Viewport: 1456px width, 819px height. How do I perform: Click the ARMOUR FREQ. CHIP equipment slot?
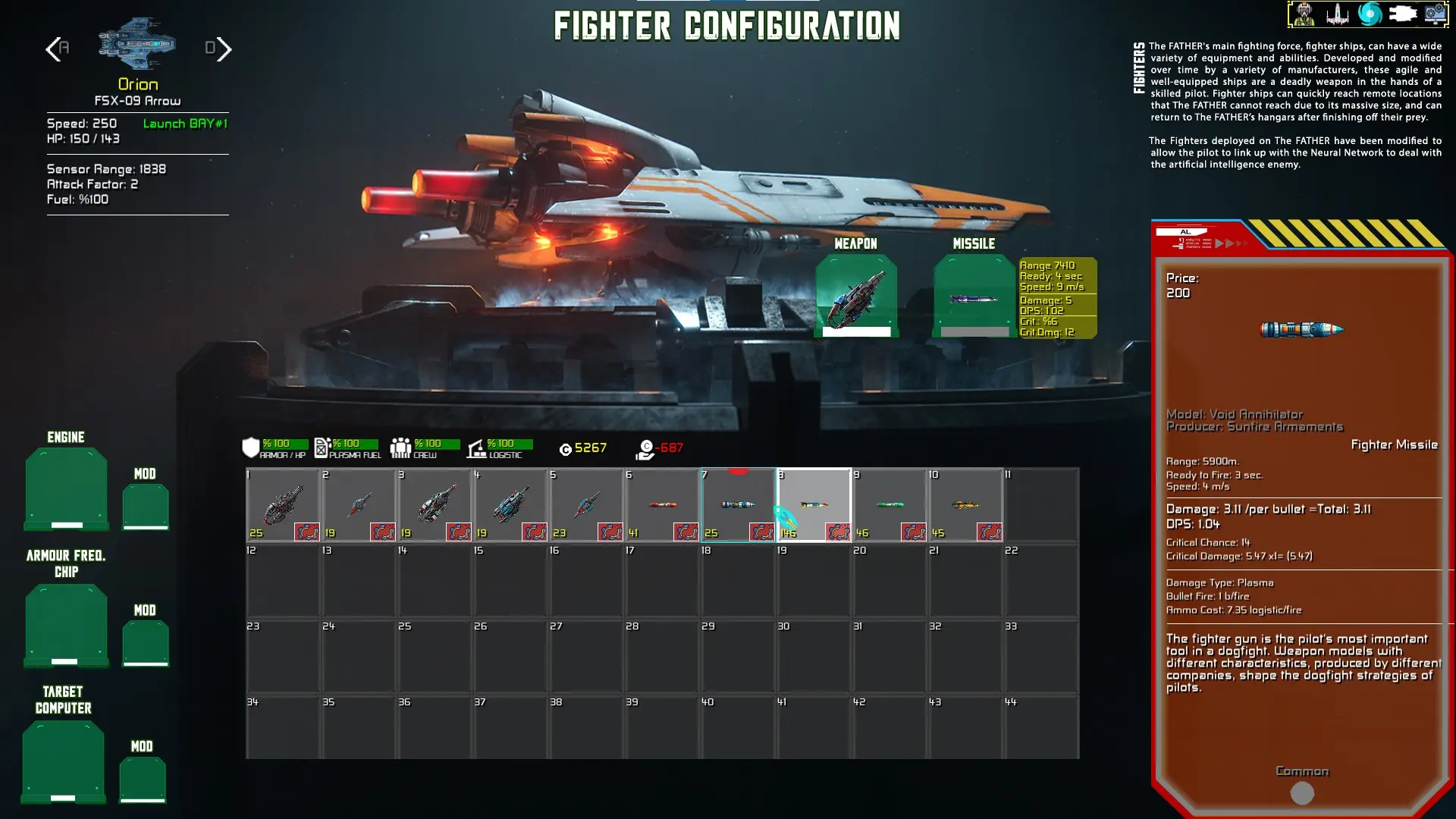[x=66, y=624]
